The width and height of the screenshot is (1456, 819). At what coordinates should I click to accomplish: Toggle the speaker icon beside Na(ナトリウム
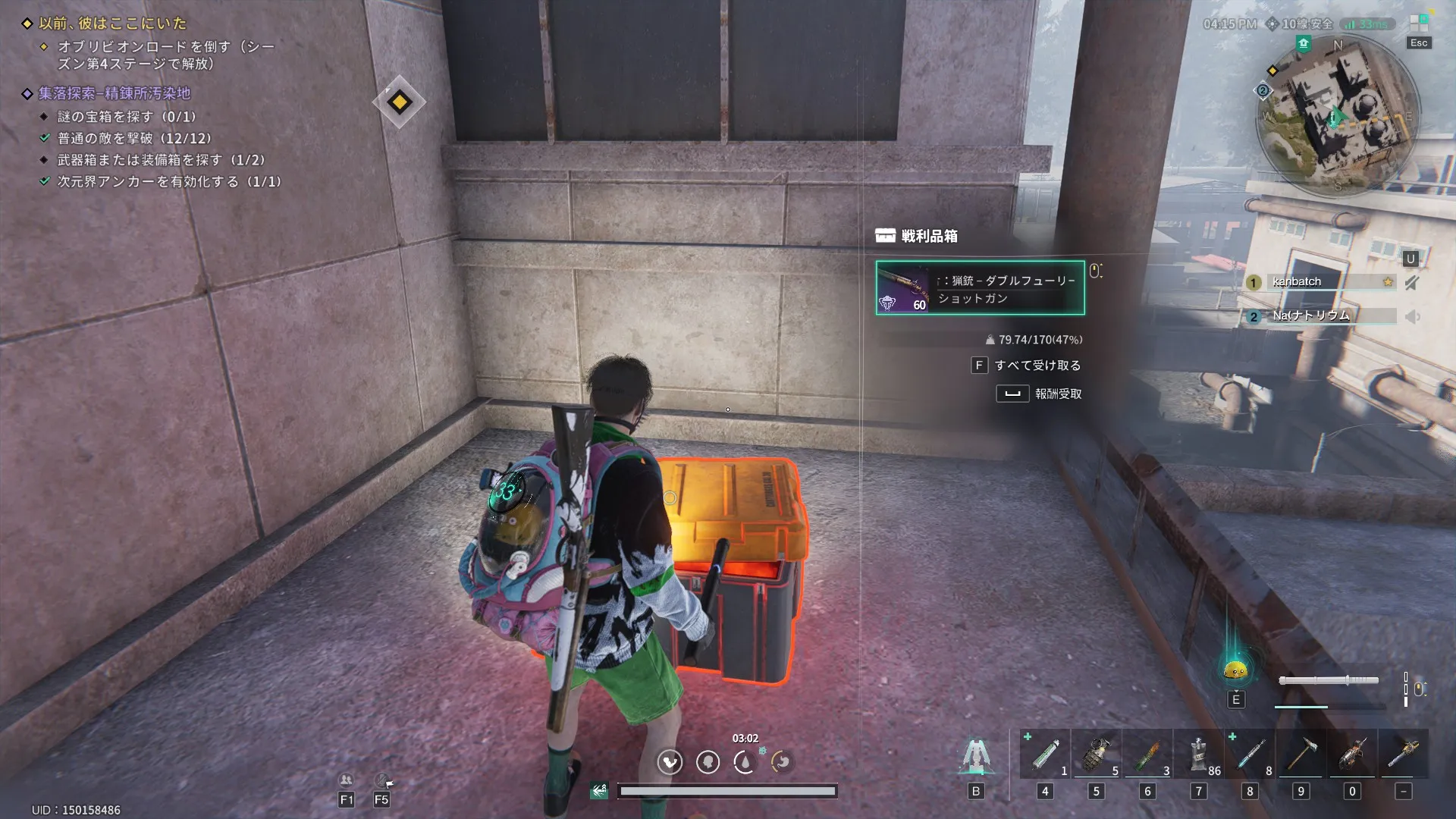pyautogui.click(x=1412, y=317)
